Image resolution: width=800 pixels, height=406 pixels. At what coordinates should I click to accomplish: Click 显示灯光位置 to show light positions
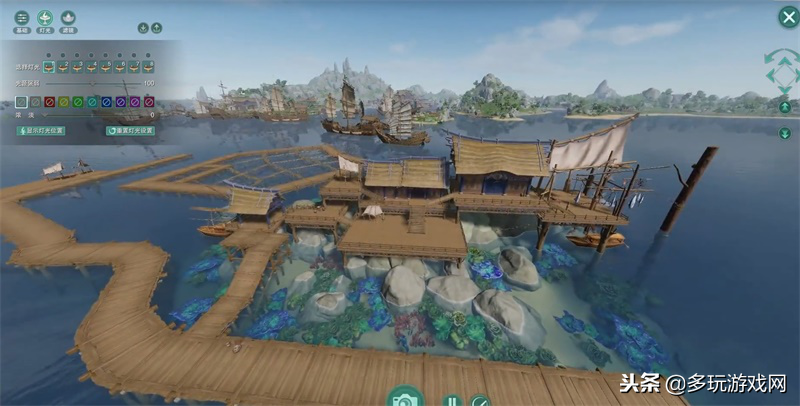[40, 130]
